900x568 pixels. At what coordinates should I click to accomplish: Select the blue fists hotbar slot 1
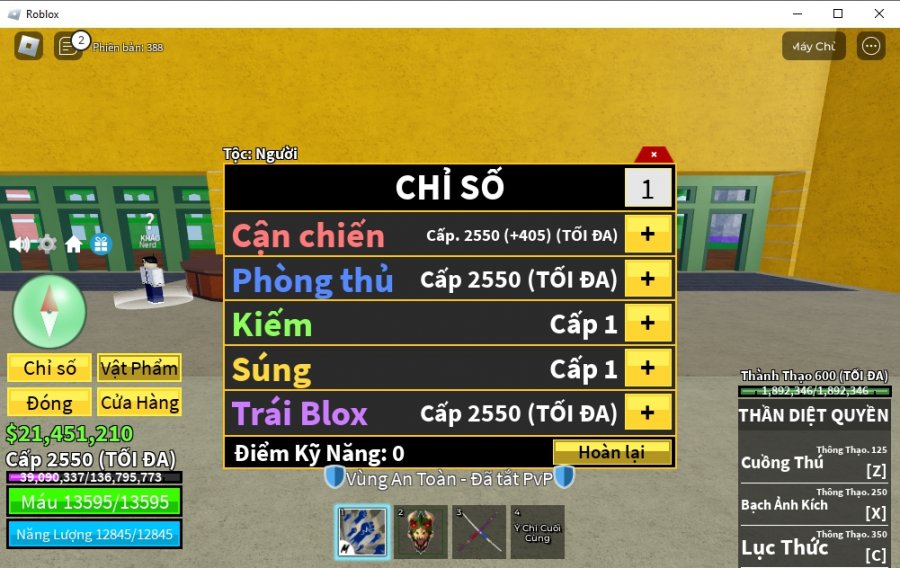tap(361, 532)
